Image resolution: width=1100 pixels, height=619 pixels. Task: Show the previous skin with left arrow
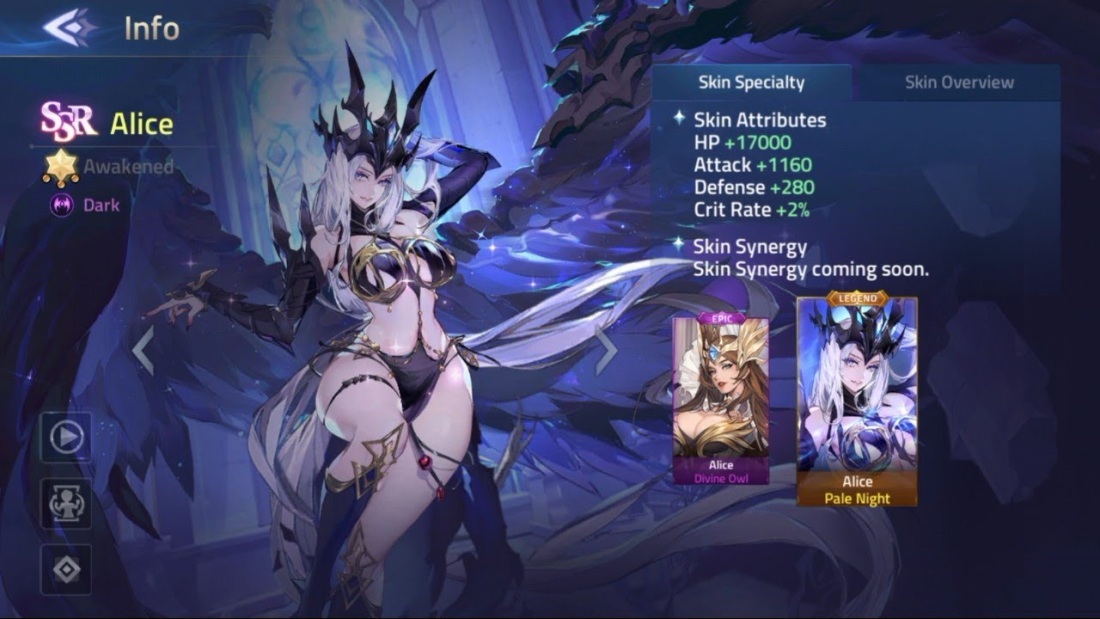[x=144, y=351]
